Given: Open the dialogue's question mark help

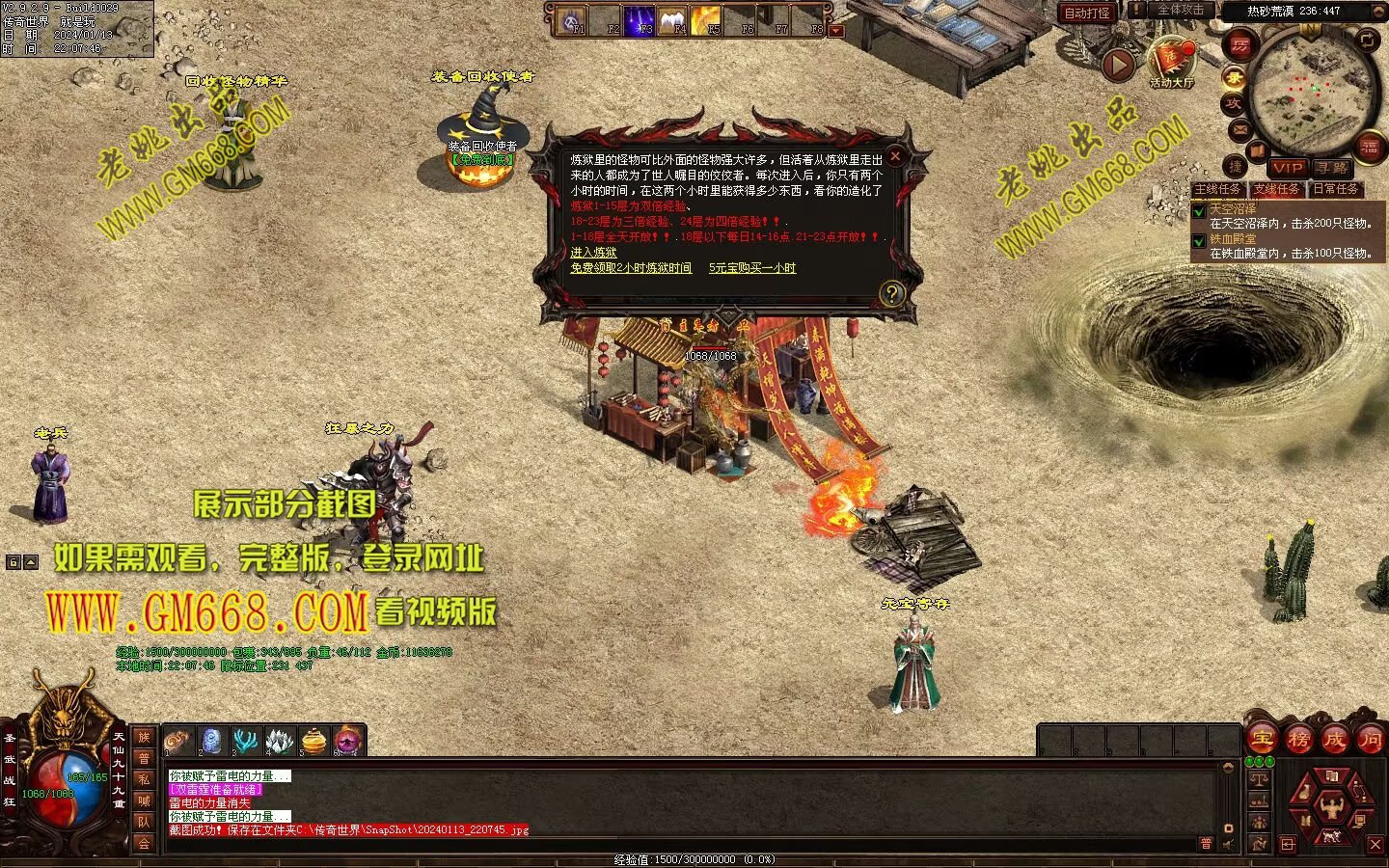Looking at the screenshot, I should click(x=892, y=293).
